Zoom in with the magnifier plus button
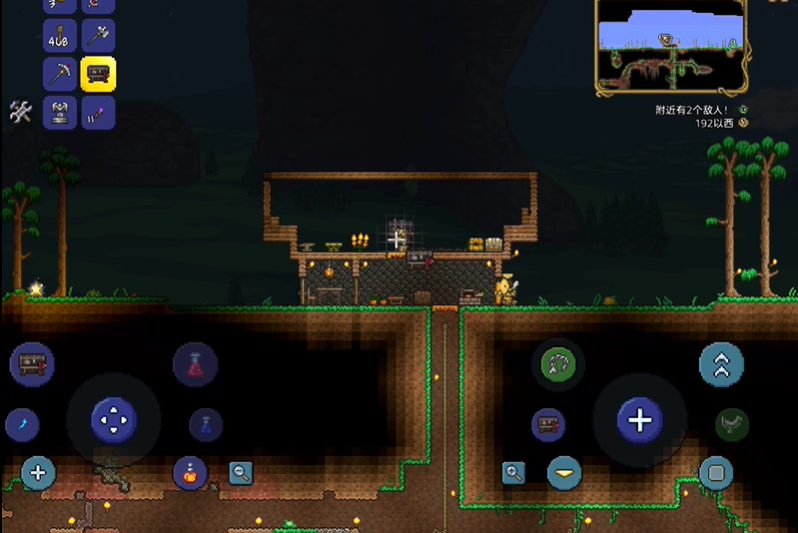This screenshot has width=798, height=533. coord(514,472)
